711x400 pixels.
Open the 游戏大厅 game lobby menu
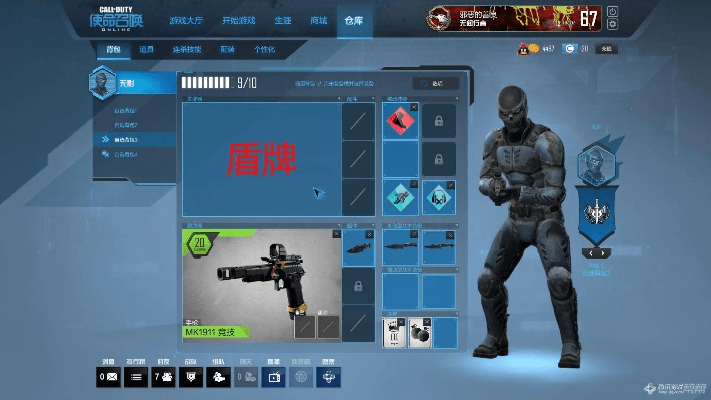click(x=184, y=20)
